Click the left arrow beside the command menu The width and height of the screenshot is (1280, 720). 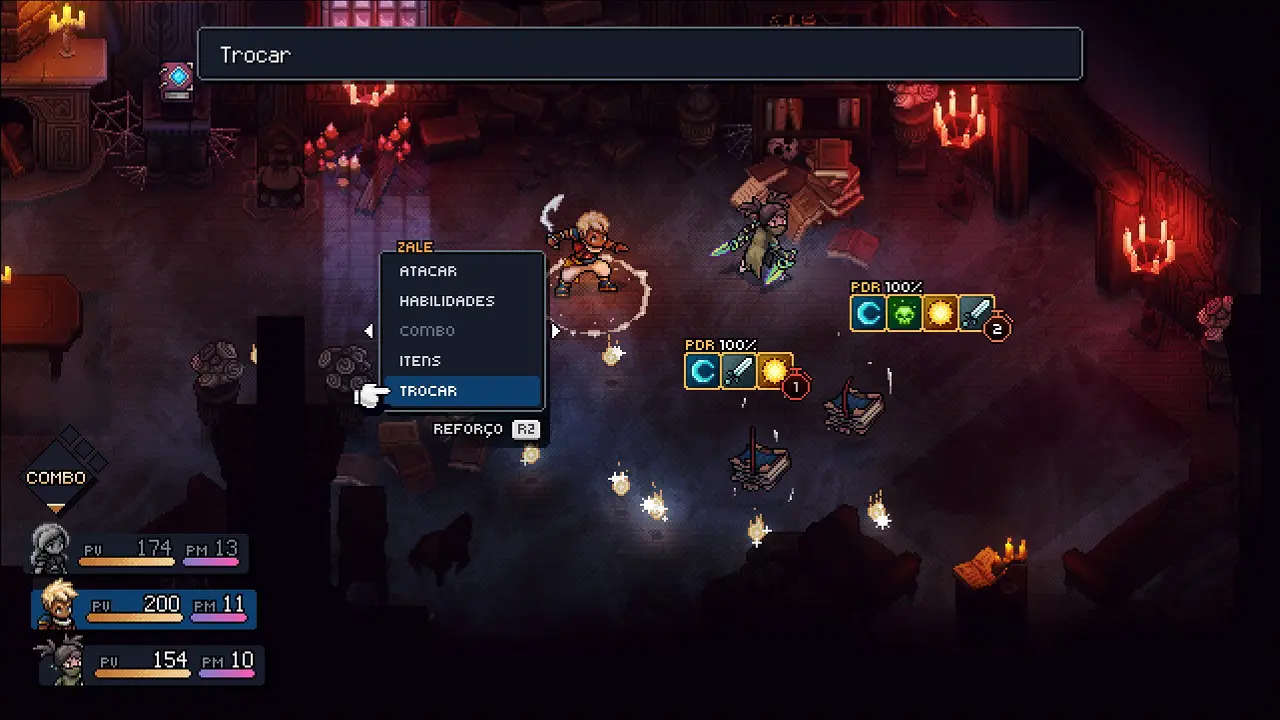pos(369,331)
